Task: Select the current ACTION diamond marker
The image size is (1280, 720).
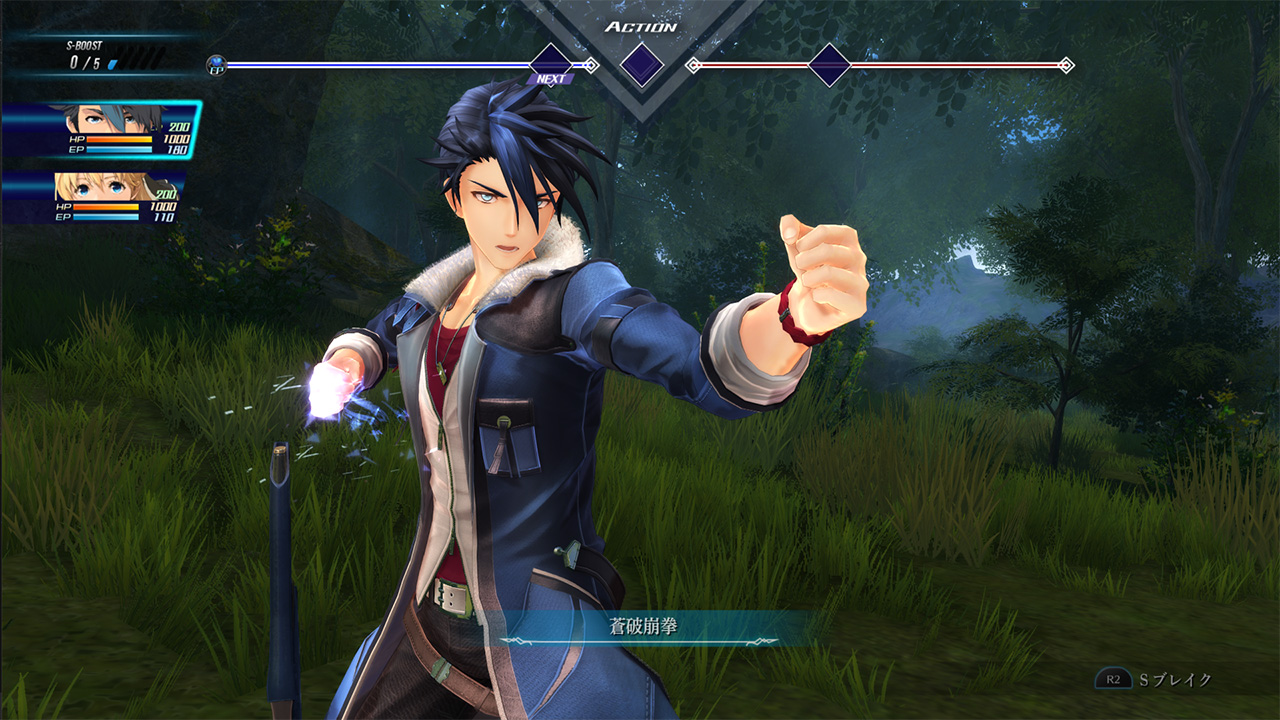Action: tap(642, 65)
